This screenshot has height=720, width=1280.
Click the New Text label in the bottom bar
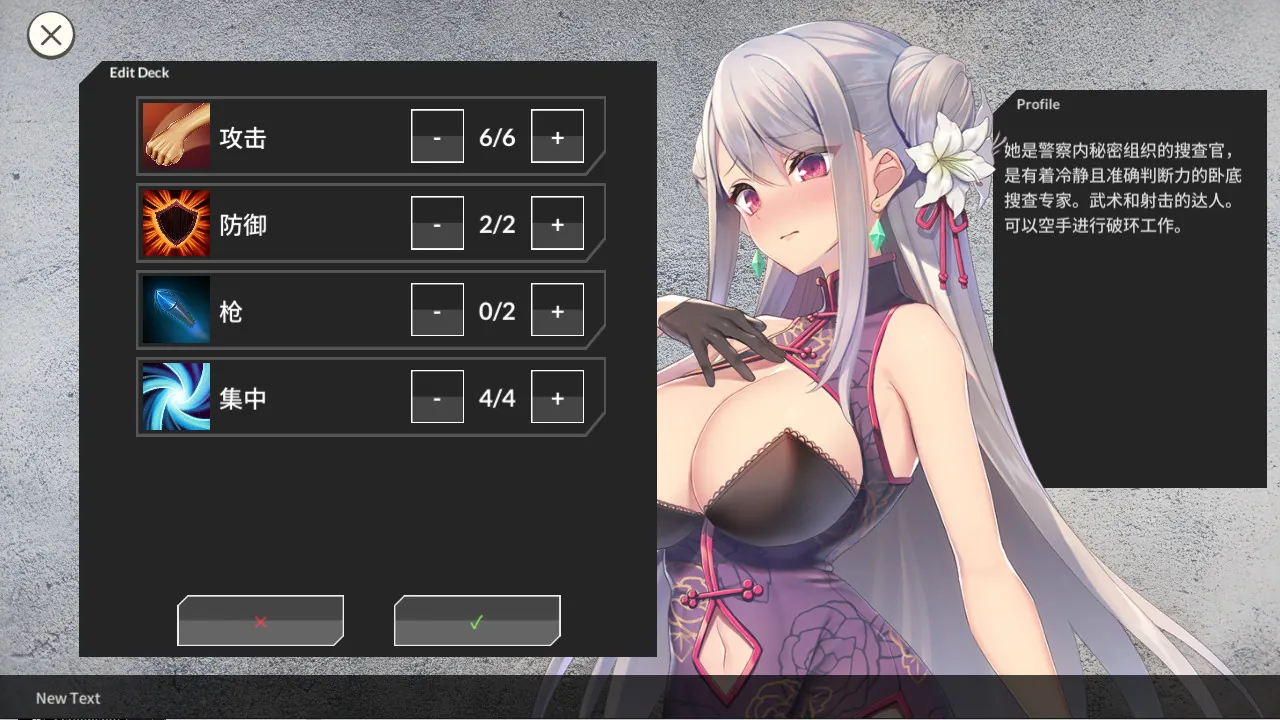67,698
